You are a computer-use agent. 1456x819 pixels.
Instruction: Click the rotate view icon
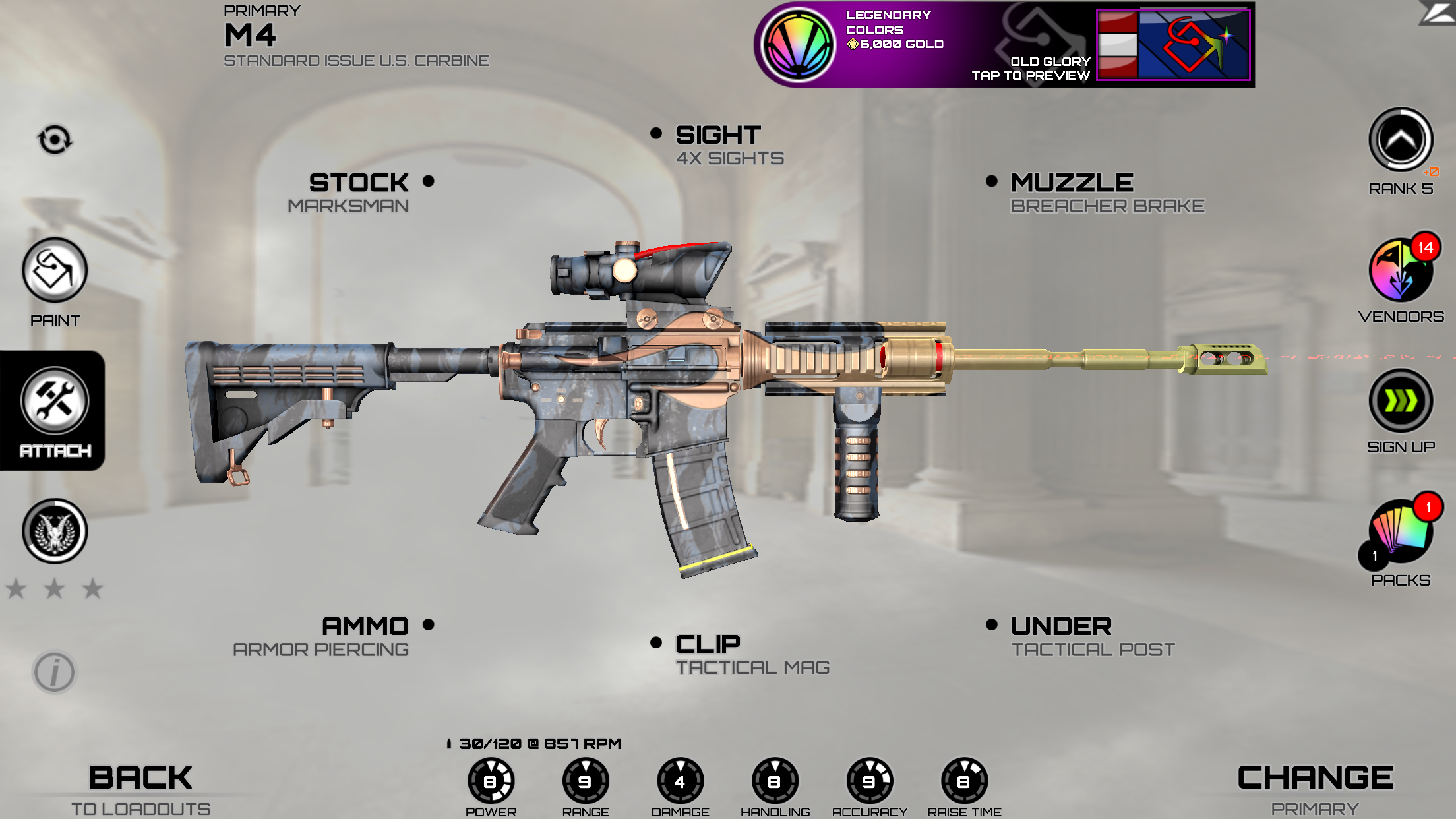[55, 140]
